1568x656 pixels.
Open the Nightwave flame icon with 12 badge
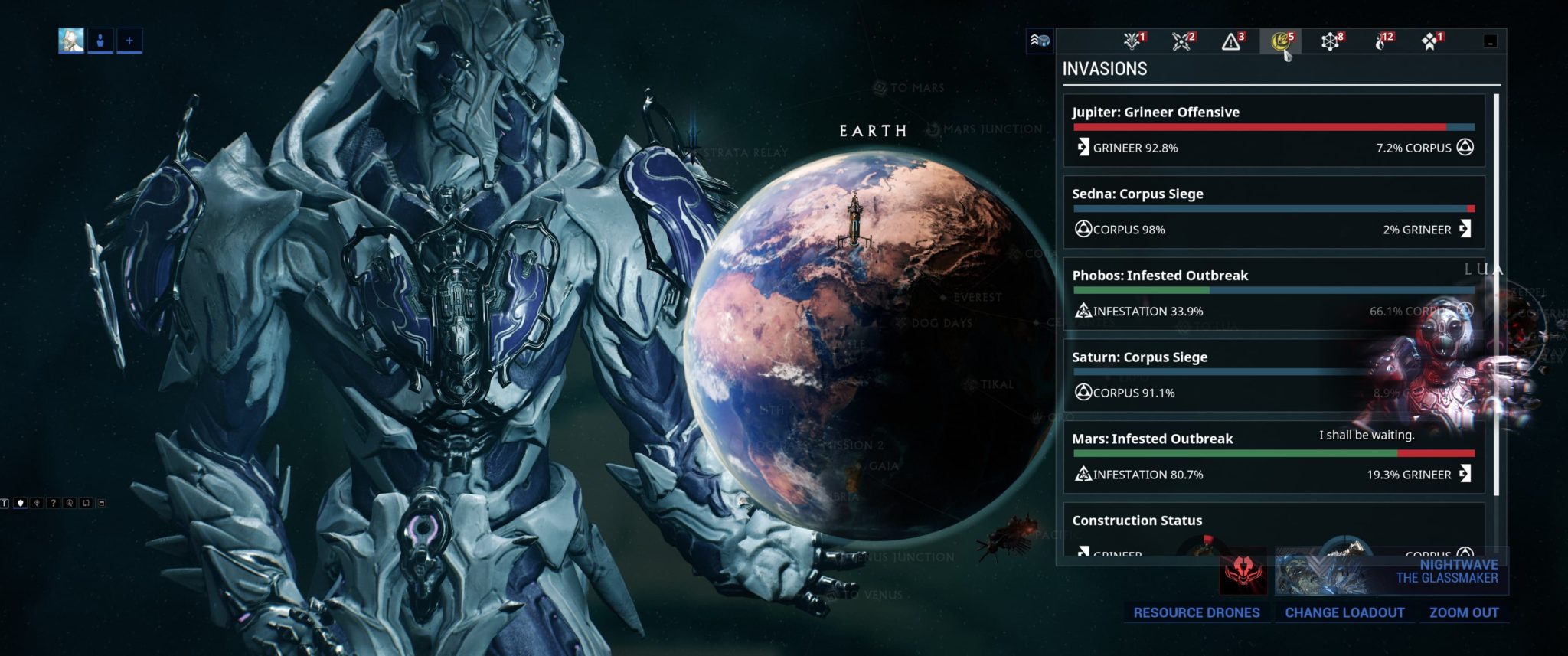pyautogui.click(x=1382, y=42)
